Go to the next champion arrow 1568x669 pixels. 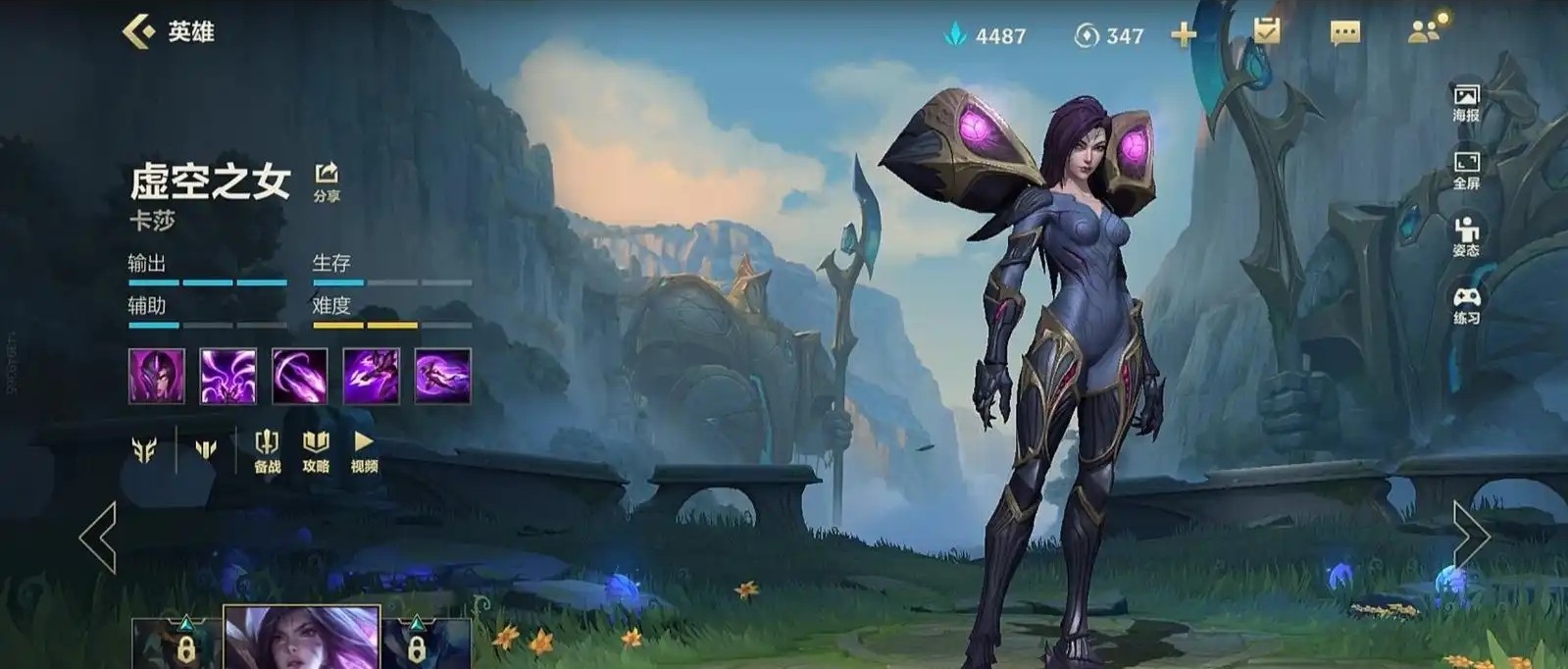pyautogui.click(x=1470, y=536)
